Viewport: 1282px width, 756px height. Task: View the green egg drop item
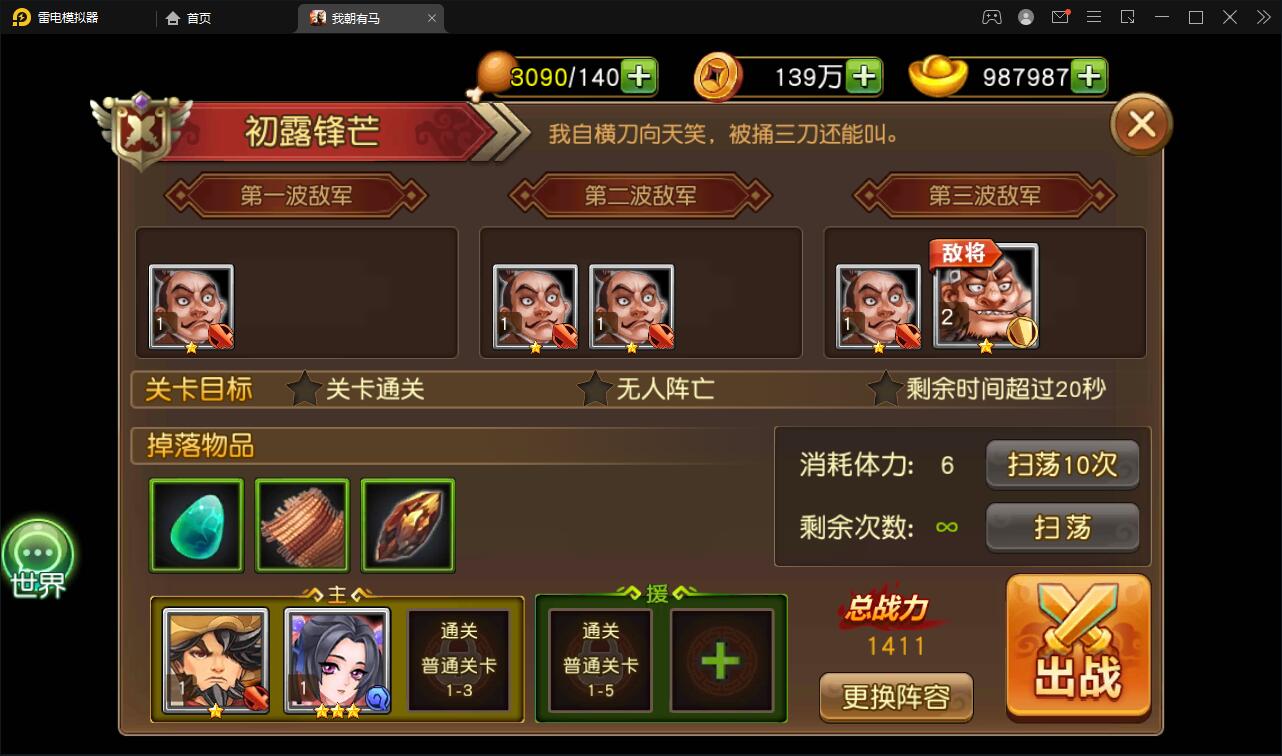pos(196,524)
